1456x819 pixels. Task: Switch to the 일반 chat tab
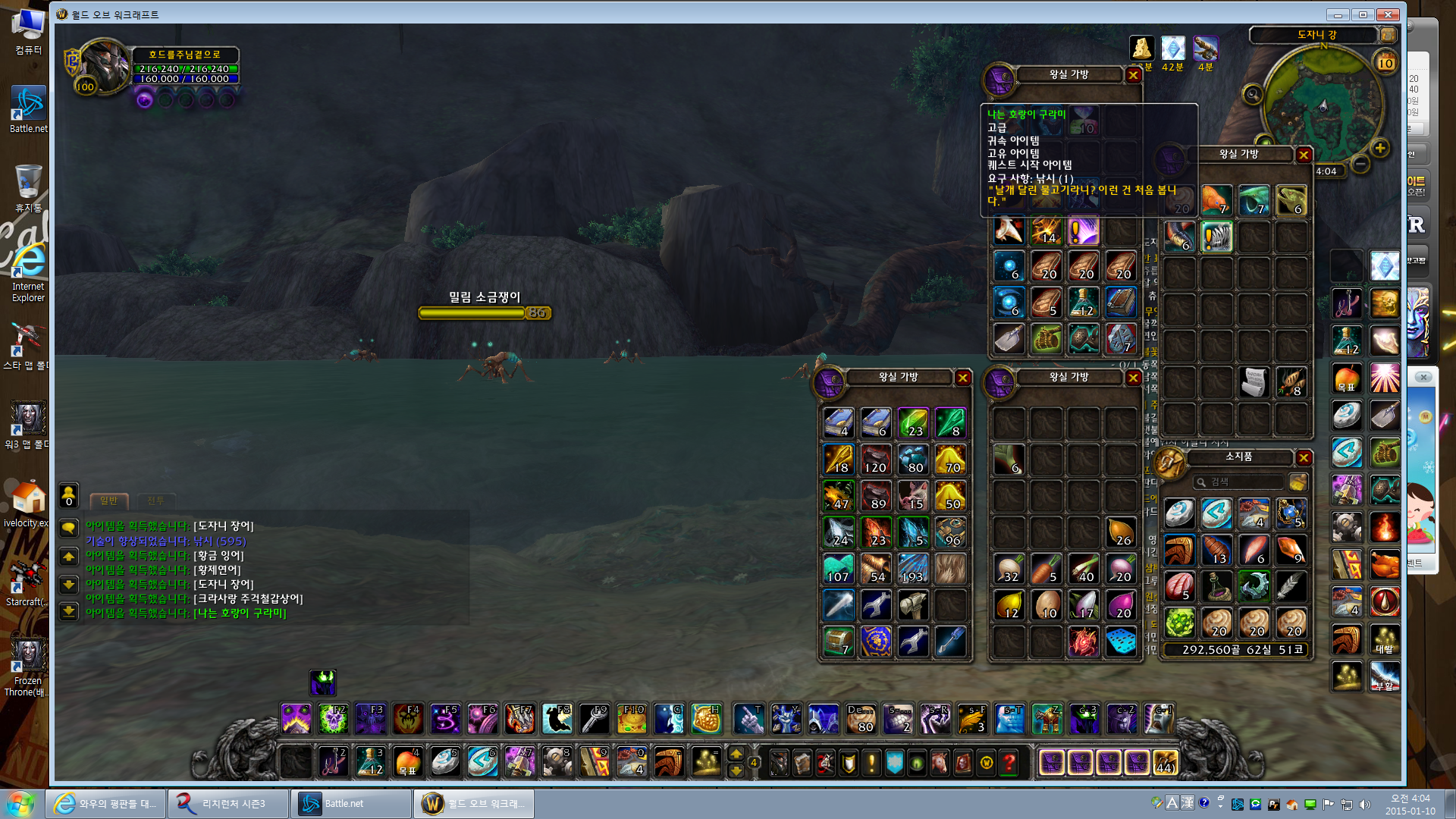click(x=109, y=500)
